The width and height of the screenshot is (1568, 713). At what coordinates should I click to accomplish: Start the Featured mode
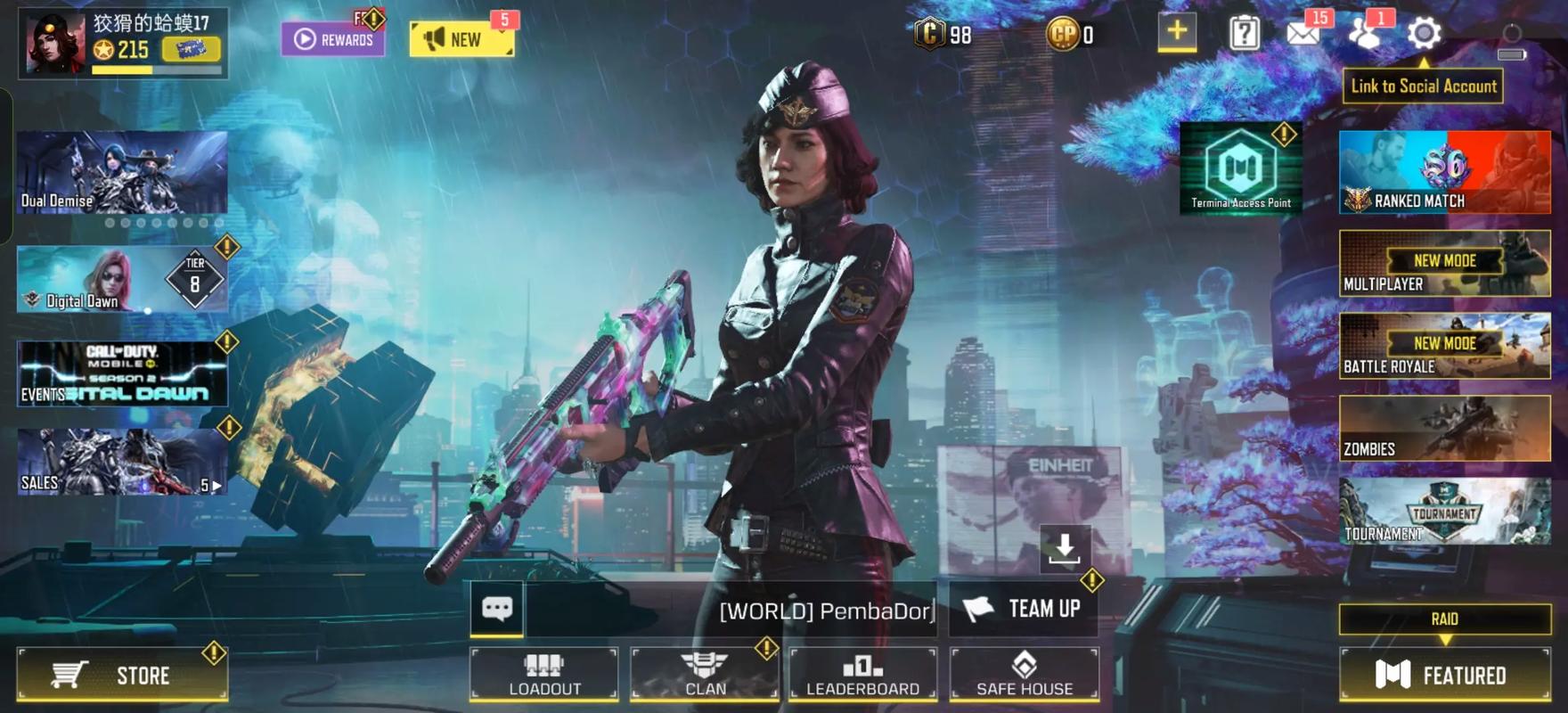click(1444, 675)
